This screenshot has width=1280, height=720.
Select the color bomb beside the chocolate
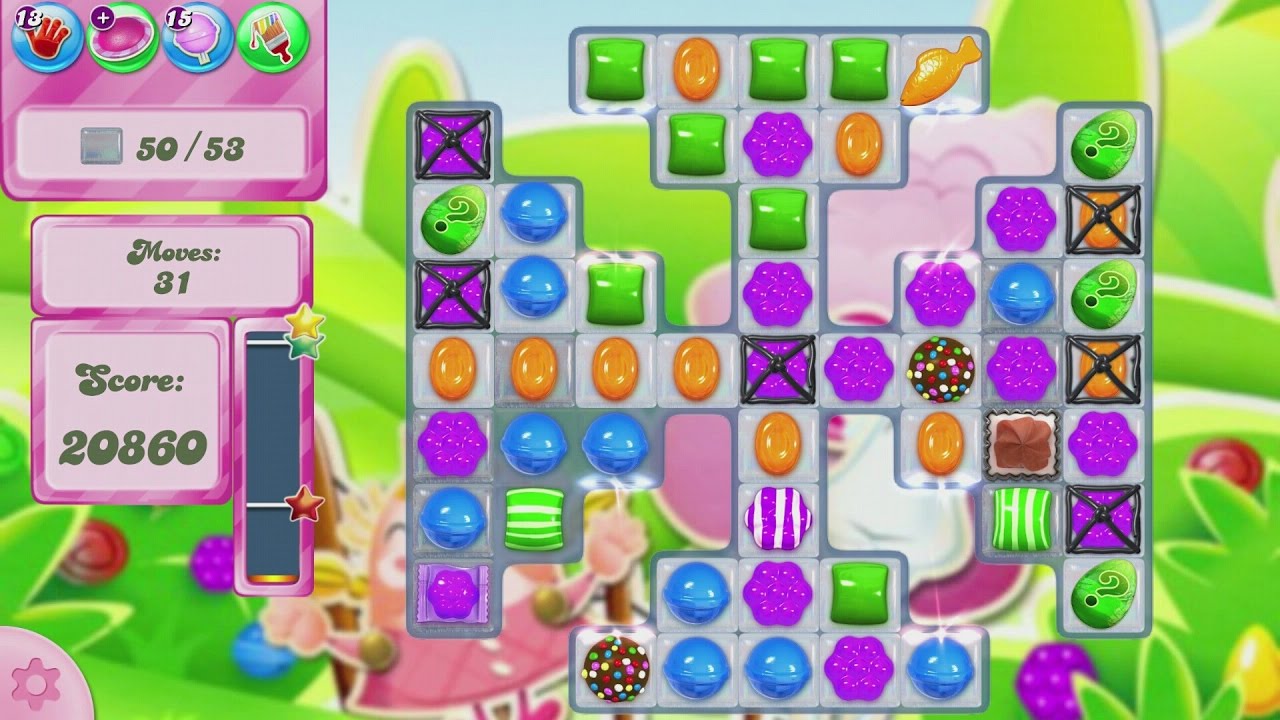point(940,368)
